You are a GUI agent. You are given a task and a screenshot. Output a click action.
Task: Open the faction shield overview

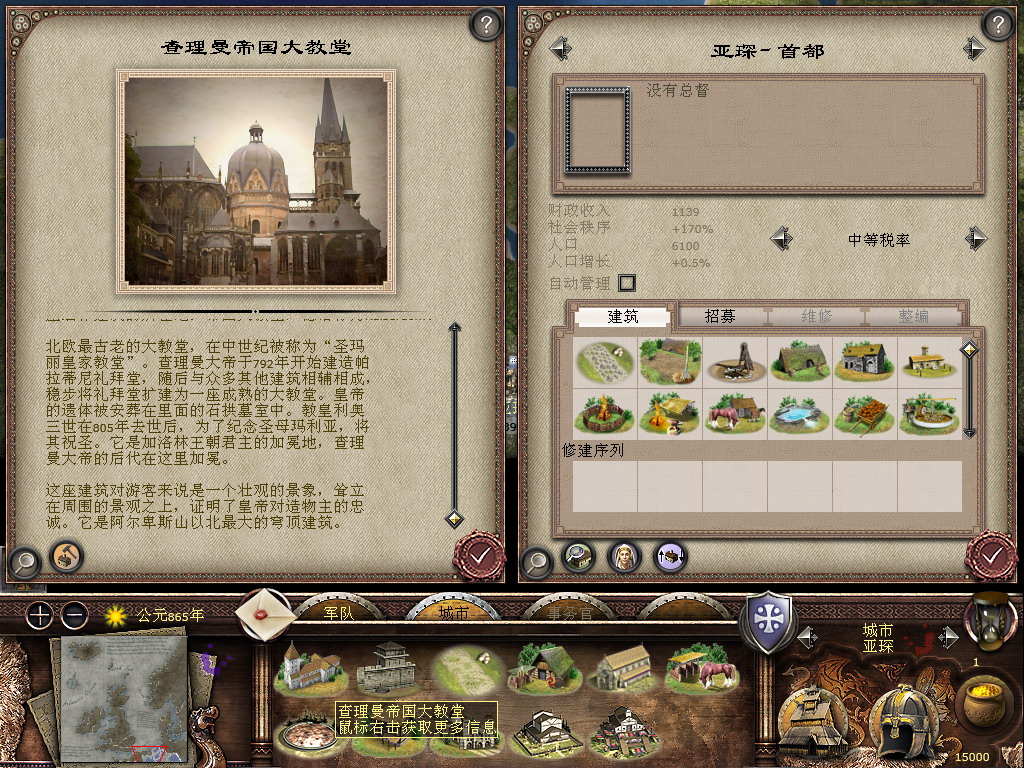[767, 620]
